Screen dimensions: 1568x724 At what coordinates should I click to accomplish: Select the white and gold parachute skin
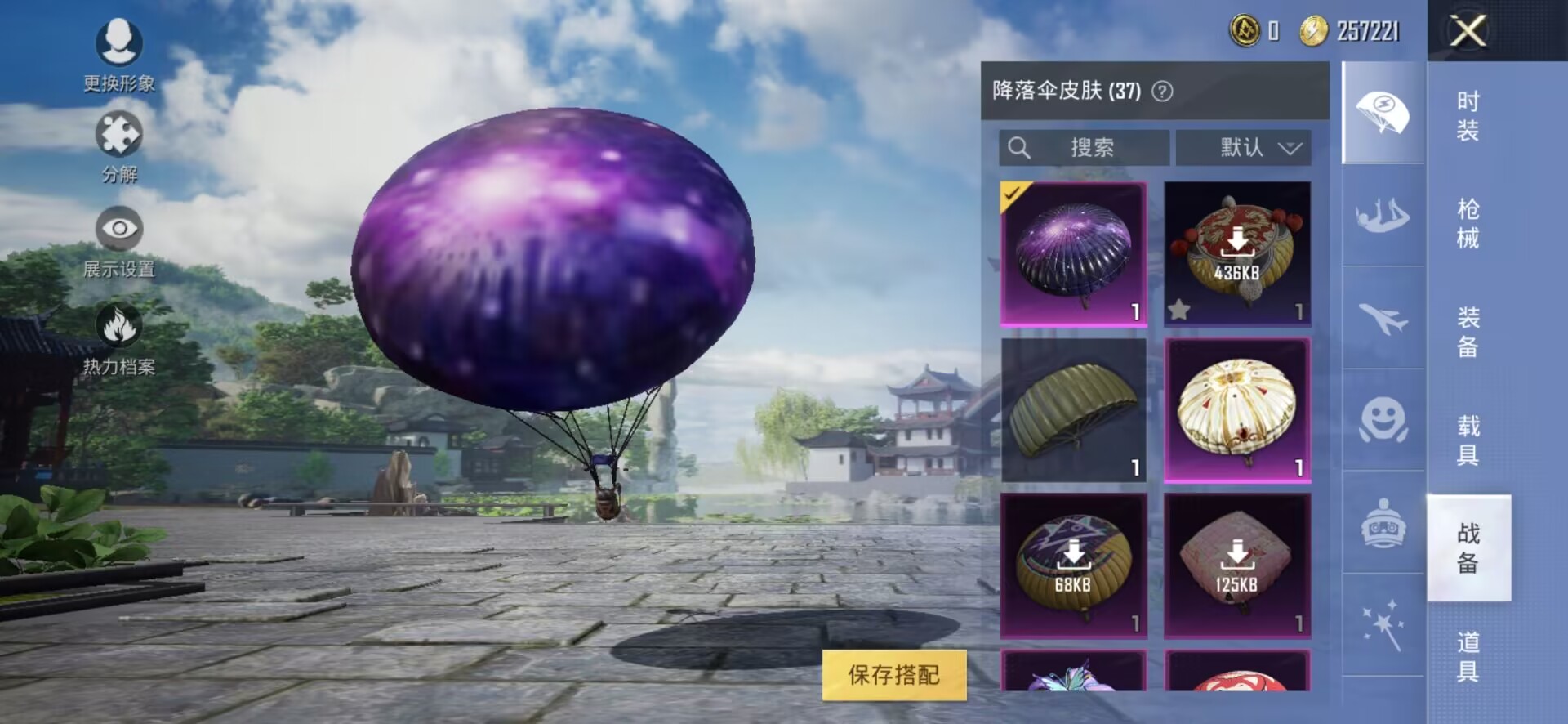(x=1236, y=410)
